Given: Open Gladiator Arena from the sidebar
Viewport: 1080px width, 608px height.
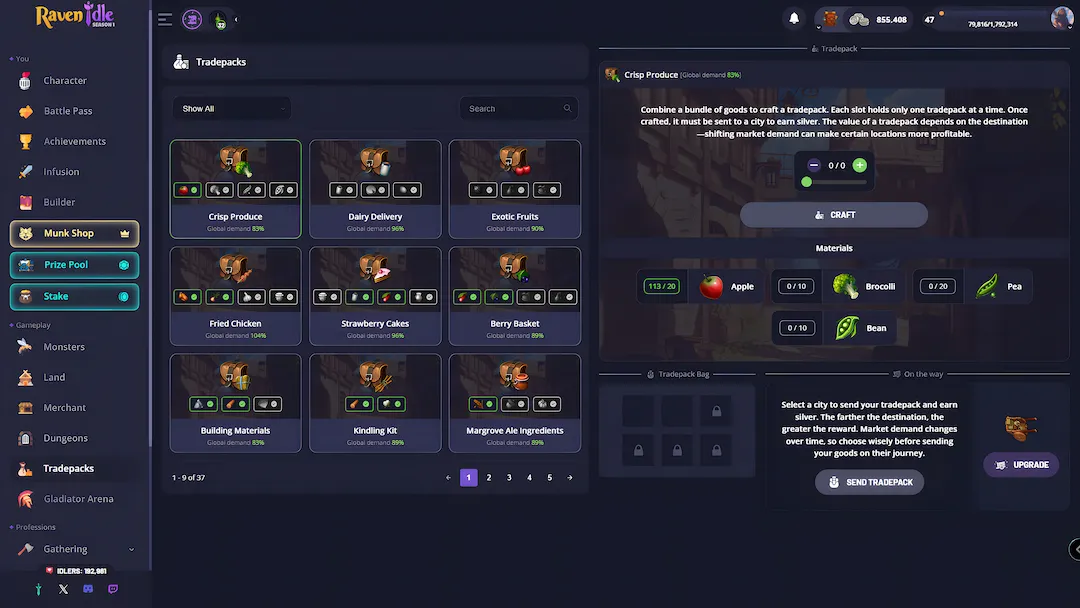Looking at the screenshot, I should pos(77,499).
